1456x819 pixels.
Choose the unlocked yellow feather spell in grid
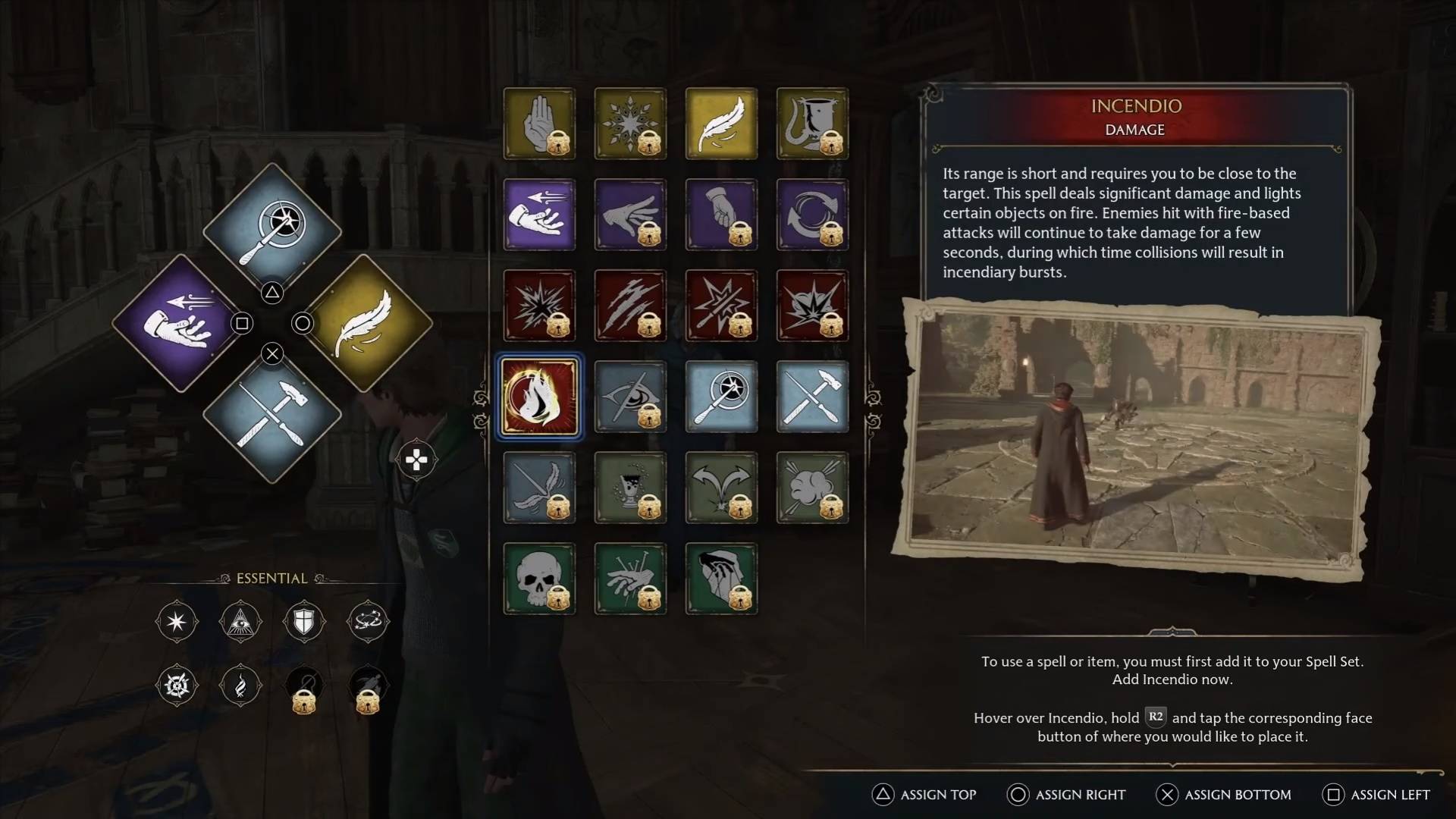[721, 124]
